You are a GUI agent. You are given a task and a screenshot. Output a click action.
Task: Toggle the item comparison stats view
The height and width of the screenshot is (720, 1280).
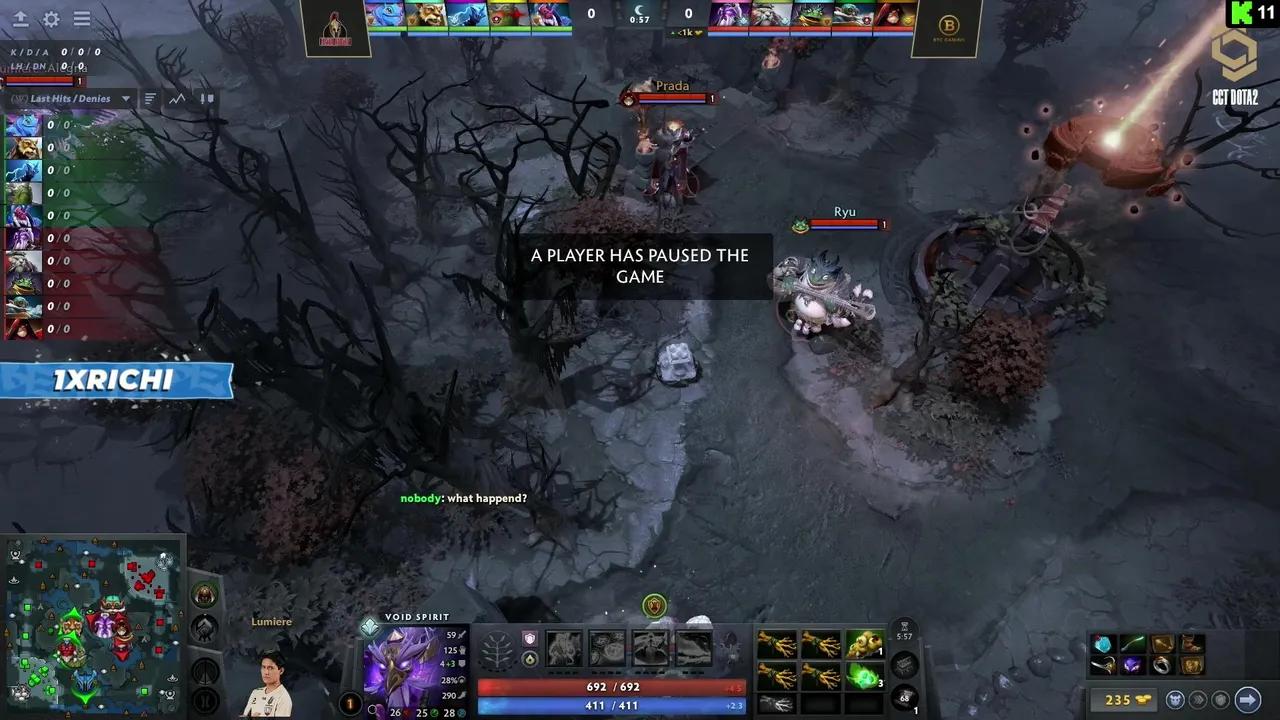pos(207,98)
